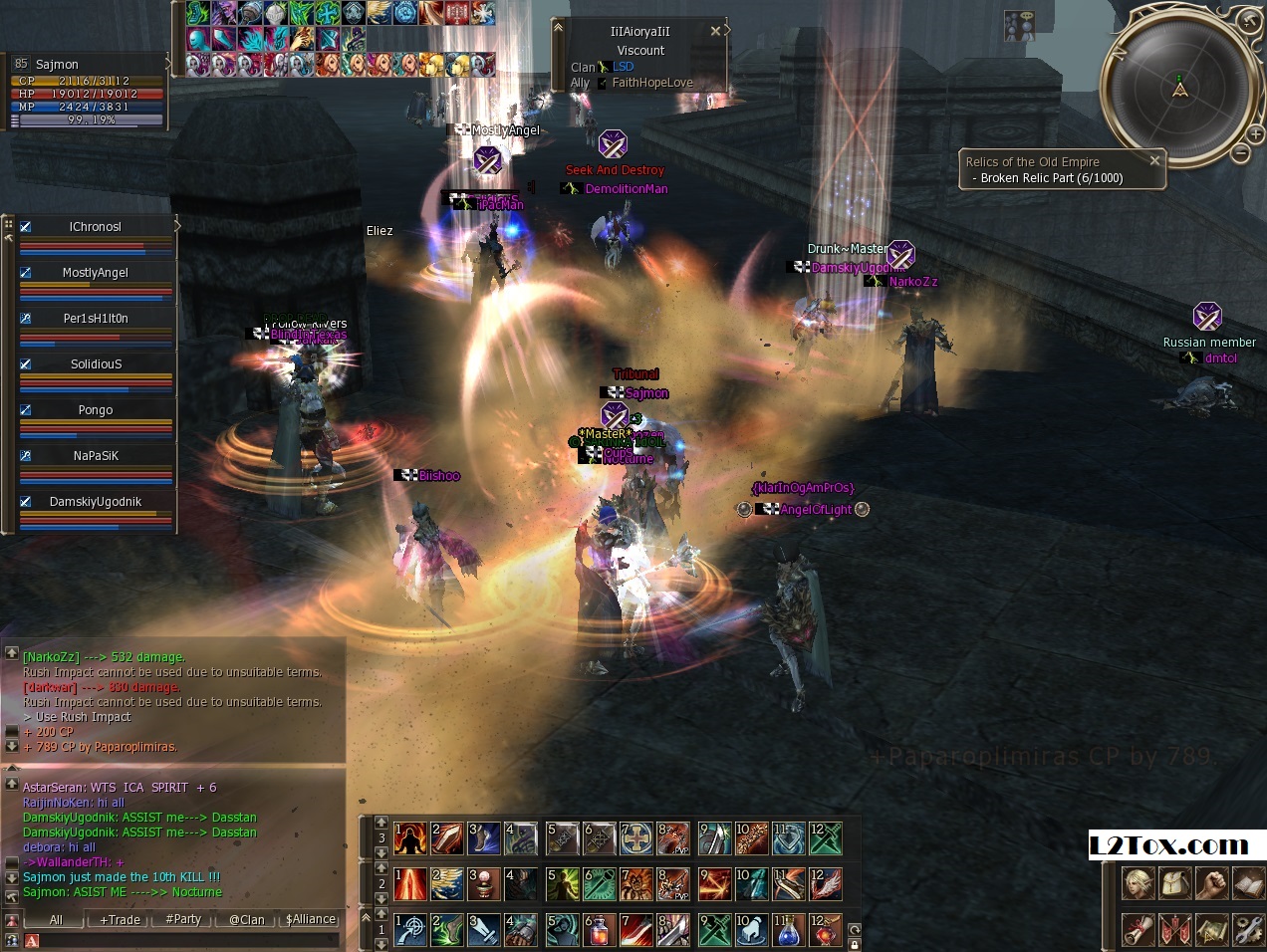Switch to the #Party chat tab

tap(183, 919)
